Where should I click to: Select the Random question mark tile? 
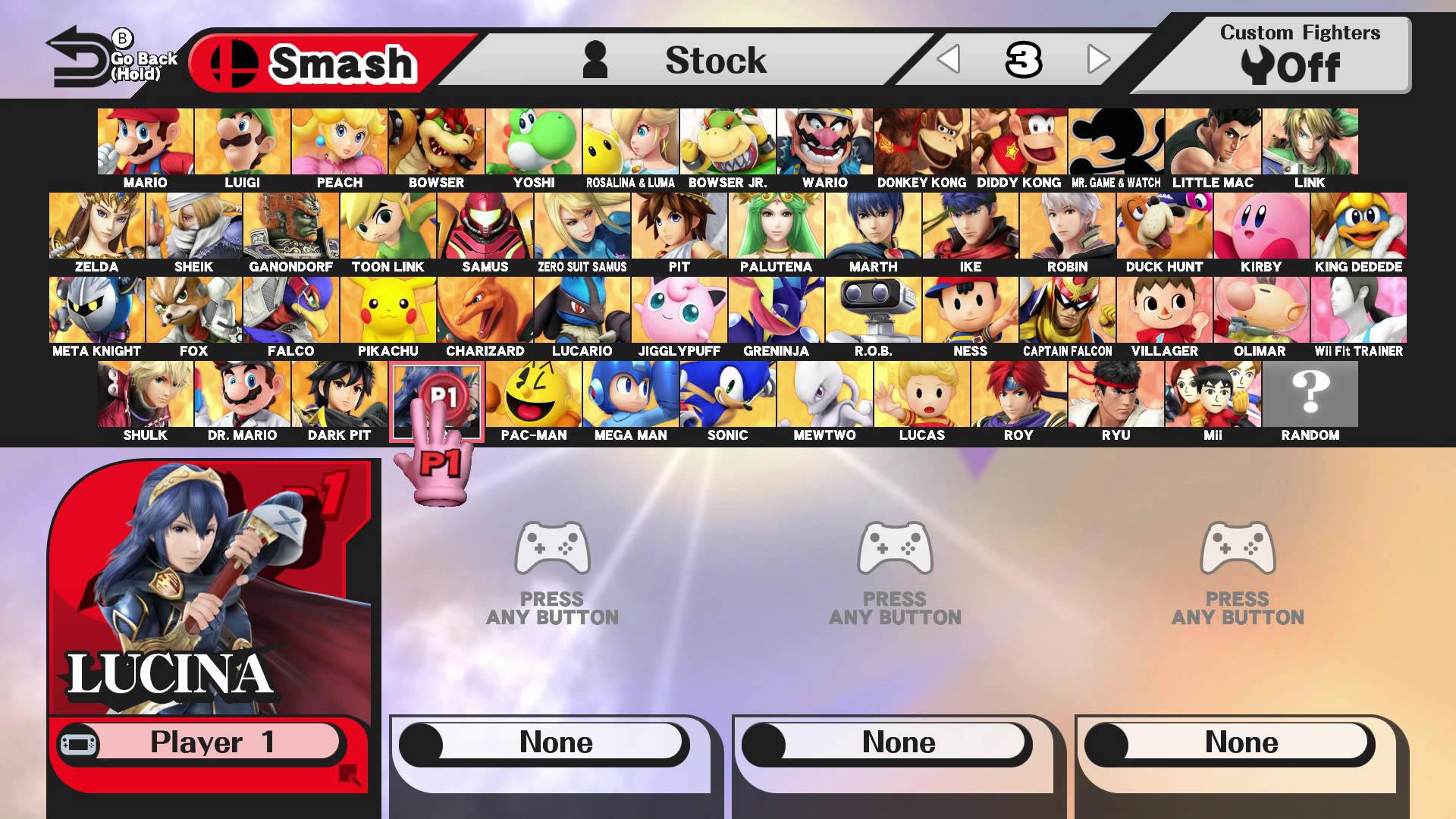pyautogui.click(x=1310, y=394)
